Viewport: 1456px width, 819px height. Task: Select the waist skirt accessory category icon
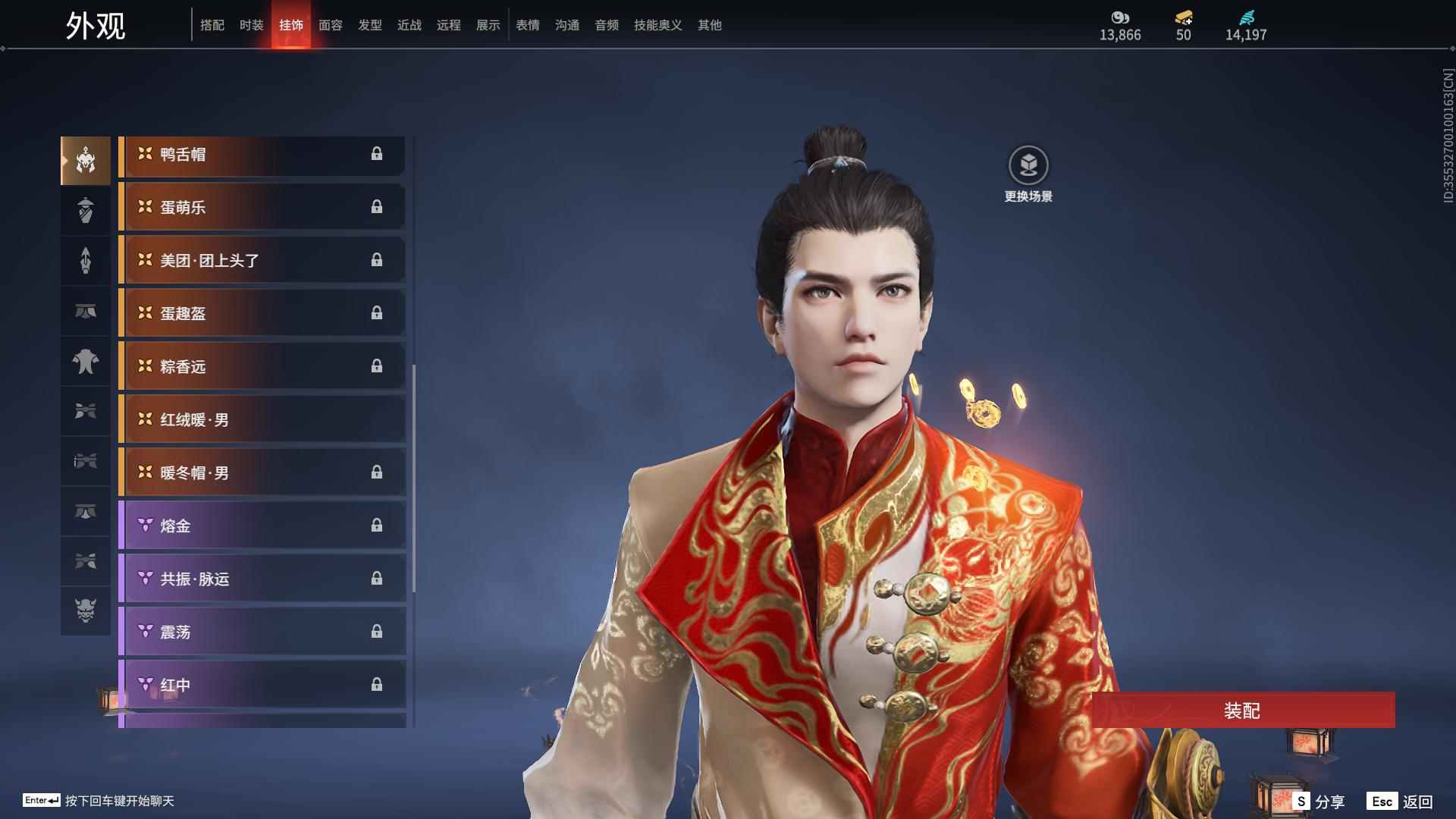[x=86, y=311]
